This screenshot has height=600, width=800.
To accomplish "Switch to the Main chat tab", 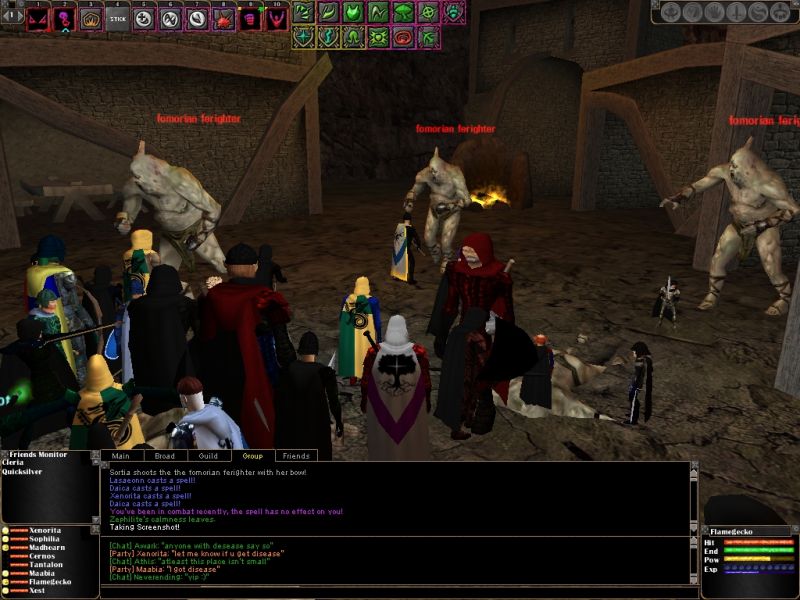I will pyautogui.click(x=120, y=456).
